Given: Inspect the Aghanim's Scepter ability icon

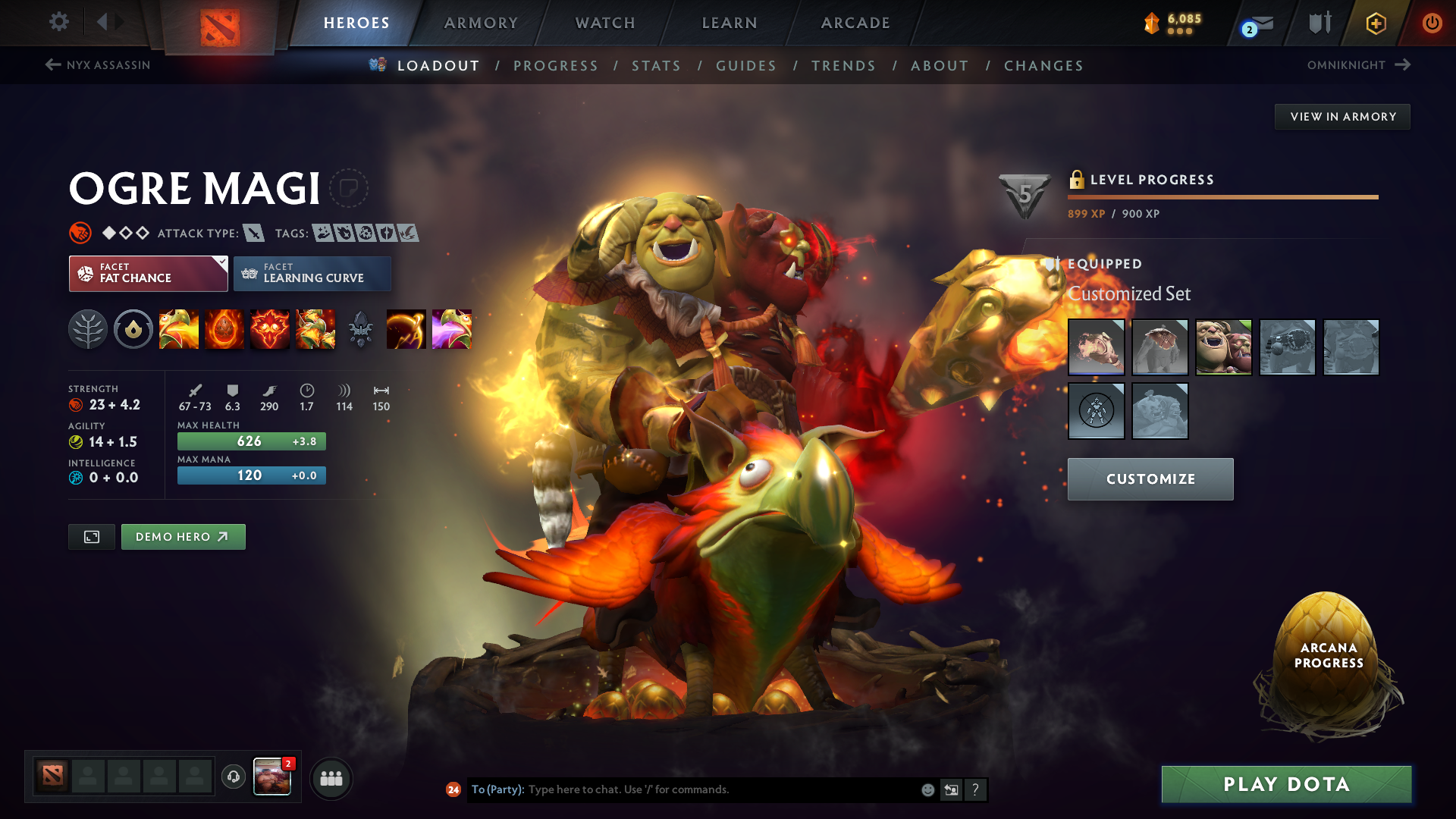Looking at the screenshot, I should pyautogui.click(x=360, y=329).
